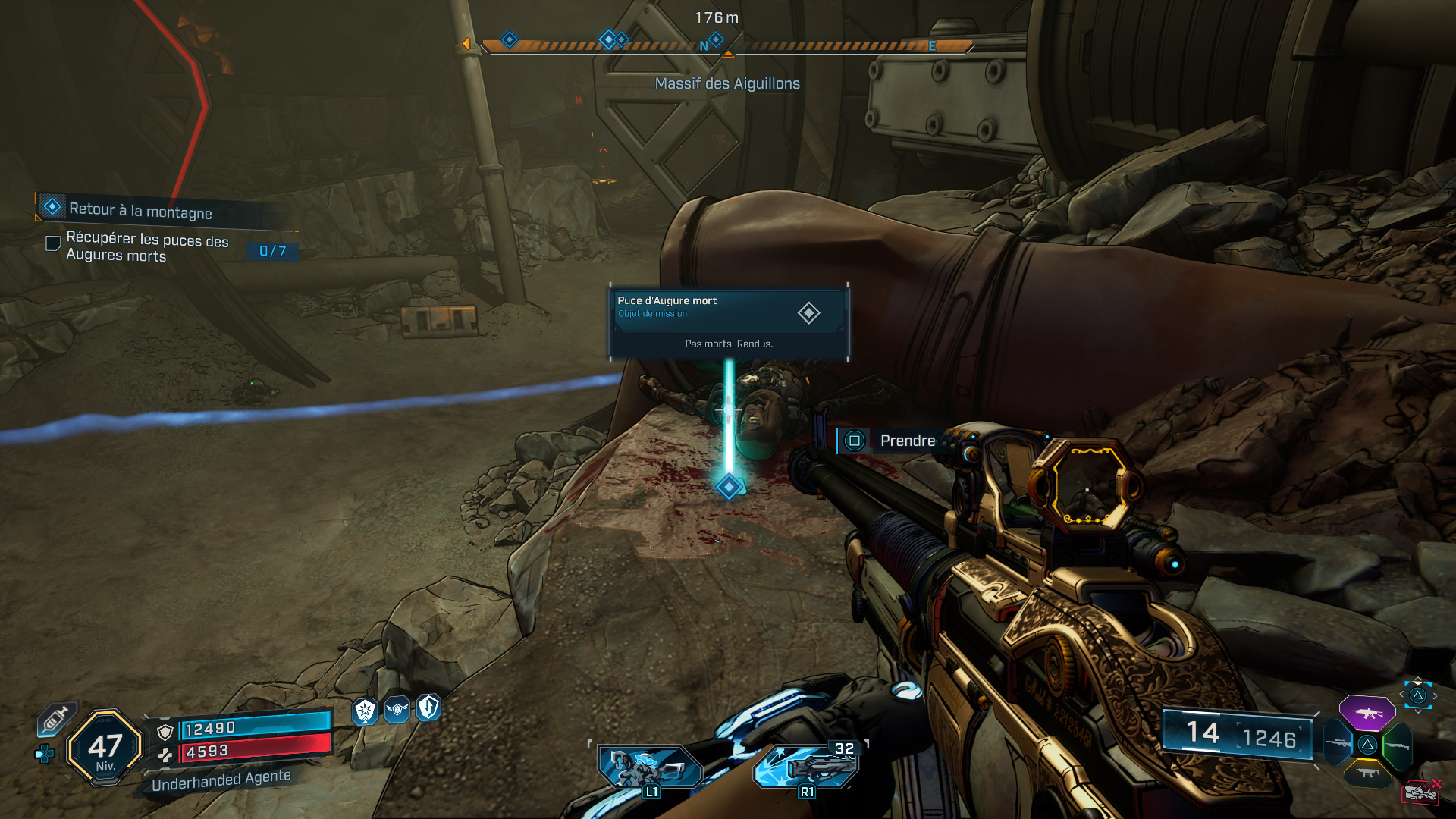Click the winged emblem buff icon
This screenshot has height=819, width=1456.
(397, 710)
